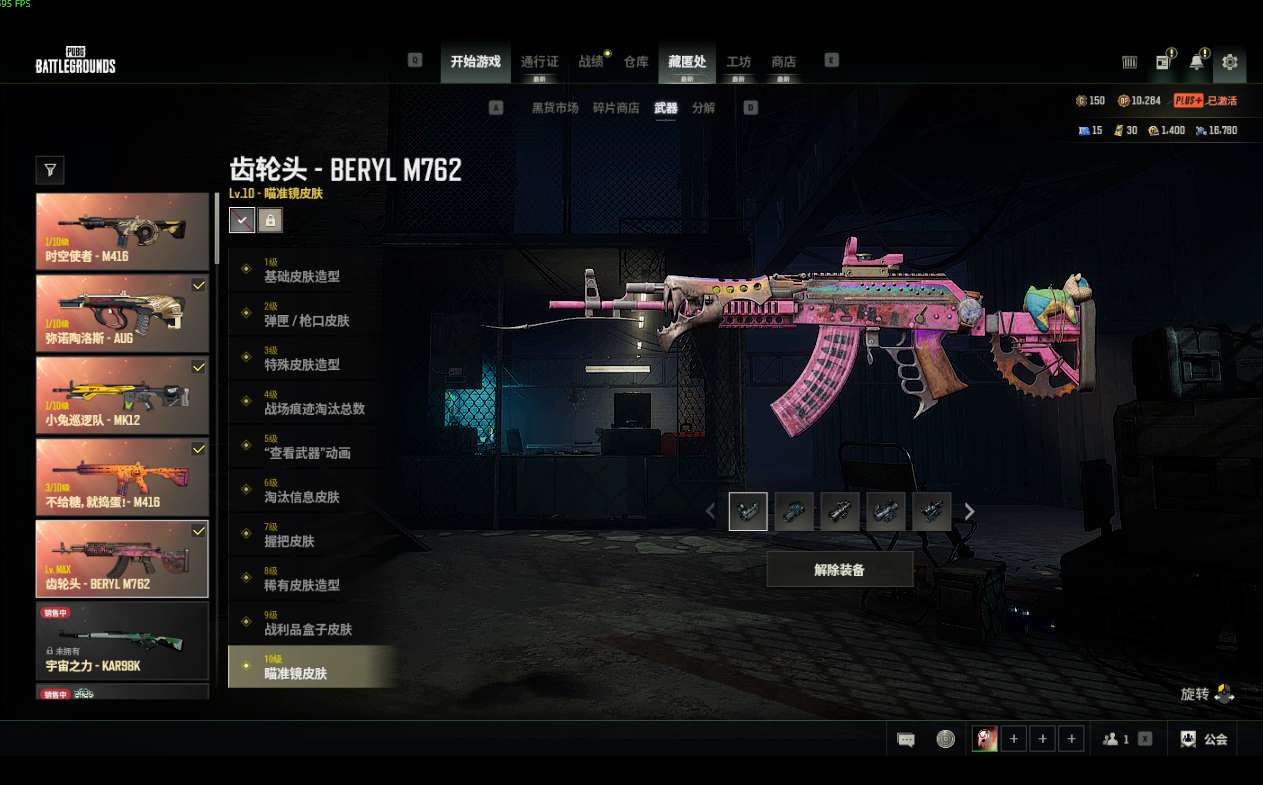Switch to the 分解 salvage sub-tab
The image size is (1263, 785).
(704, 108)
